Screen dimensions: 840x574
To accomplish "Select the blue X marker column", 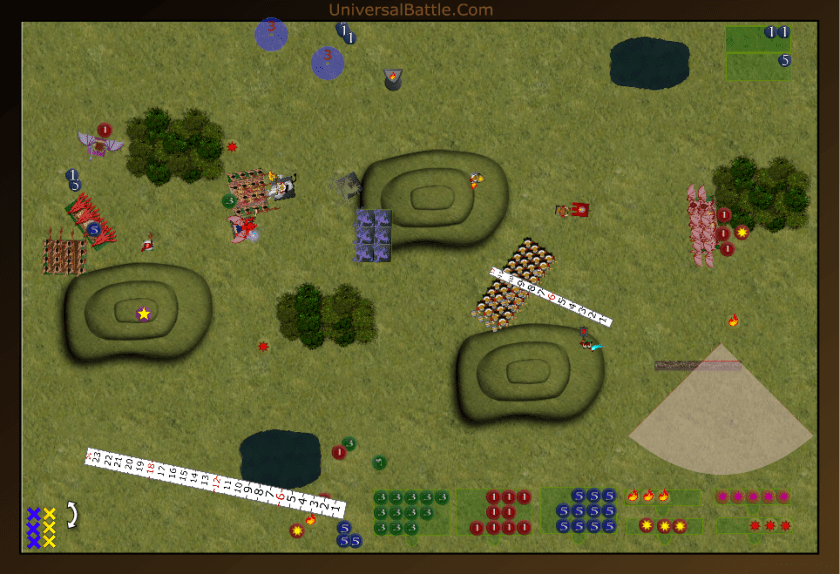I will coord(33,527).
